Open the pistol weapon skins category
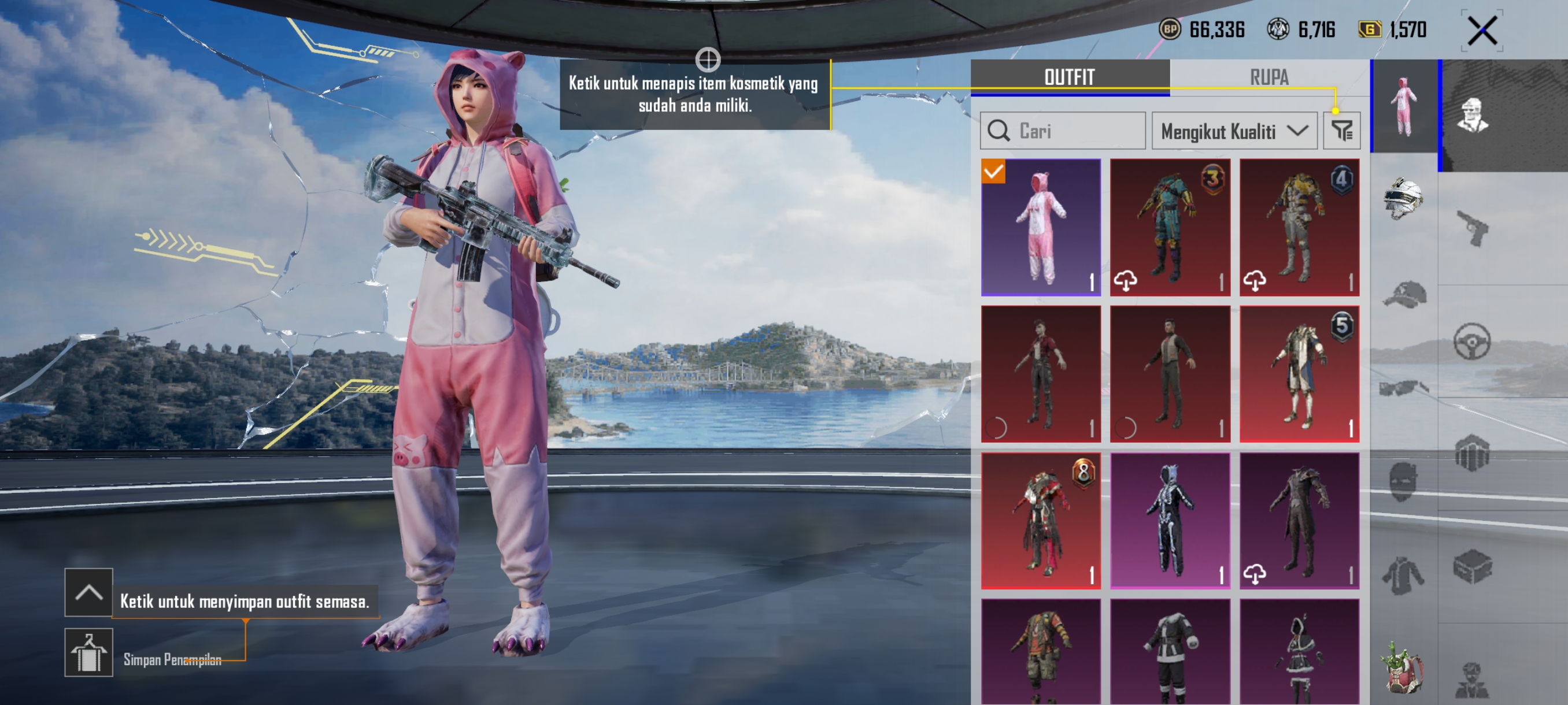 [1472, 228]
